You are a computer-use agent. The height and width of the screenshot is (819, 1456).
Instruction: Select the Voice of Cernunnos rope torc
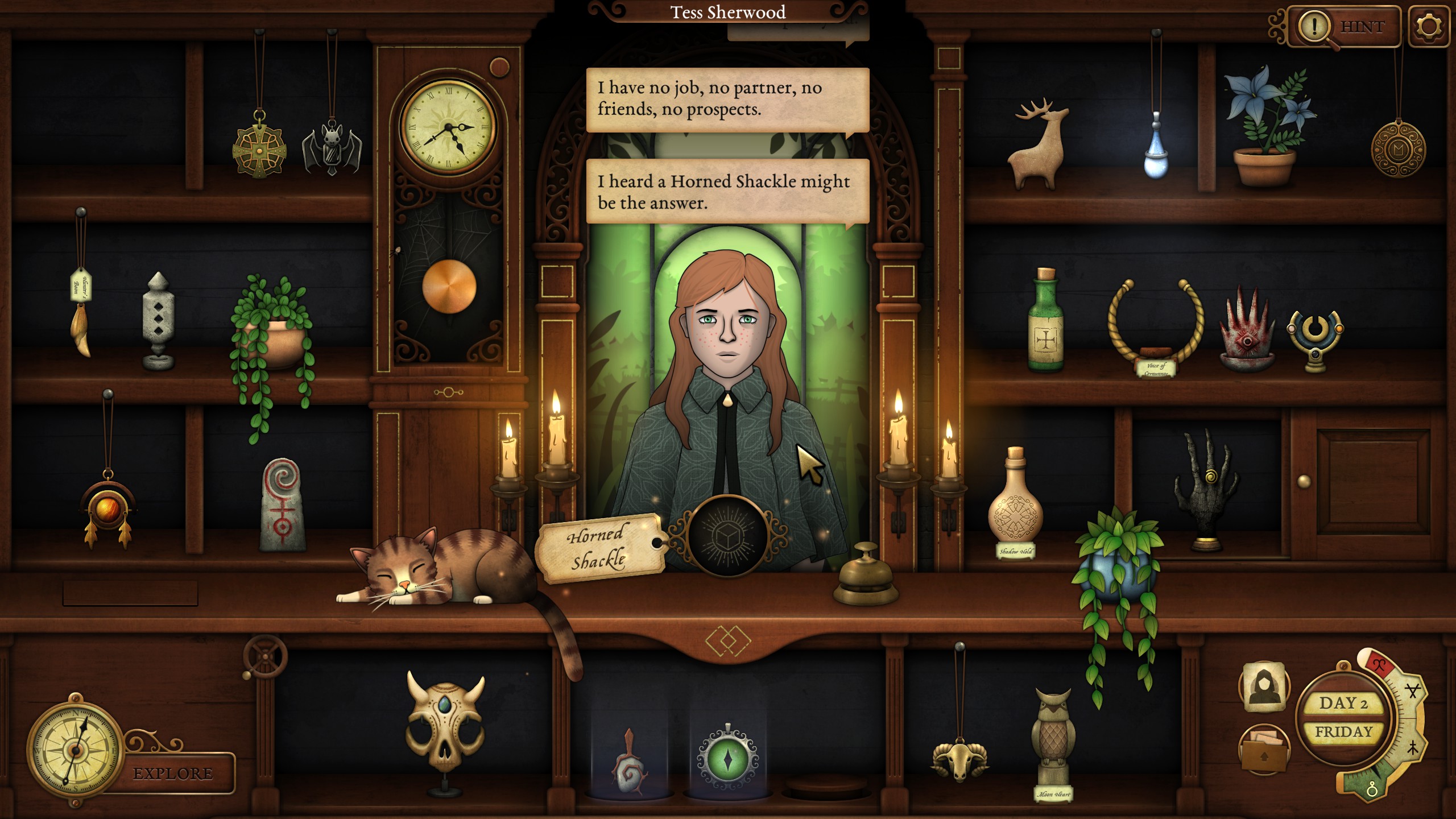pyautogui.click(x=1156, y=324)
